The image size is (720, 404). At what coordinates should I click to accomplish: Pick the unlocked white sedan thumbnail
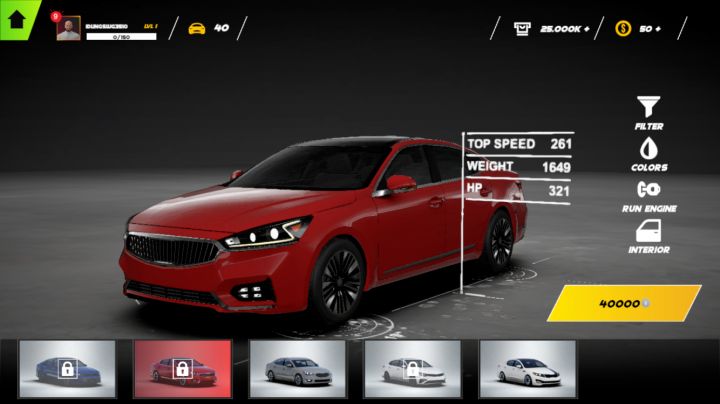tap(527, 369)
